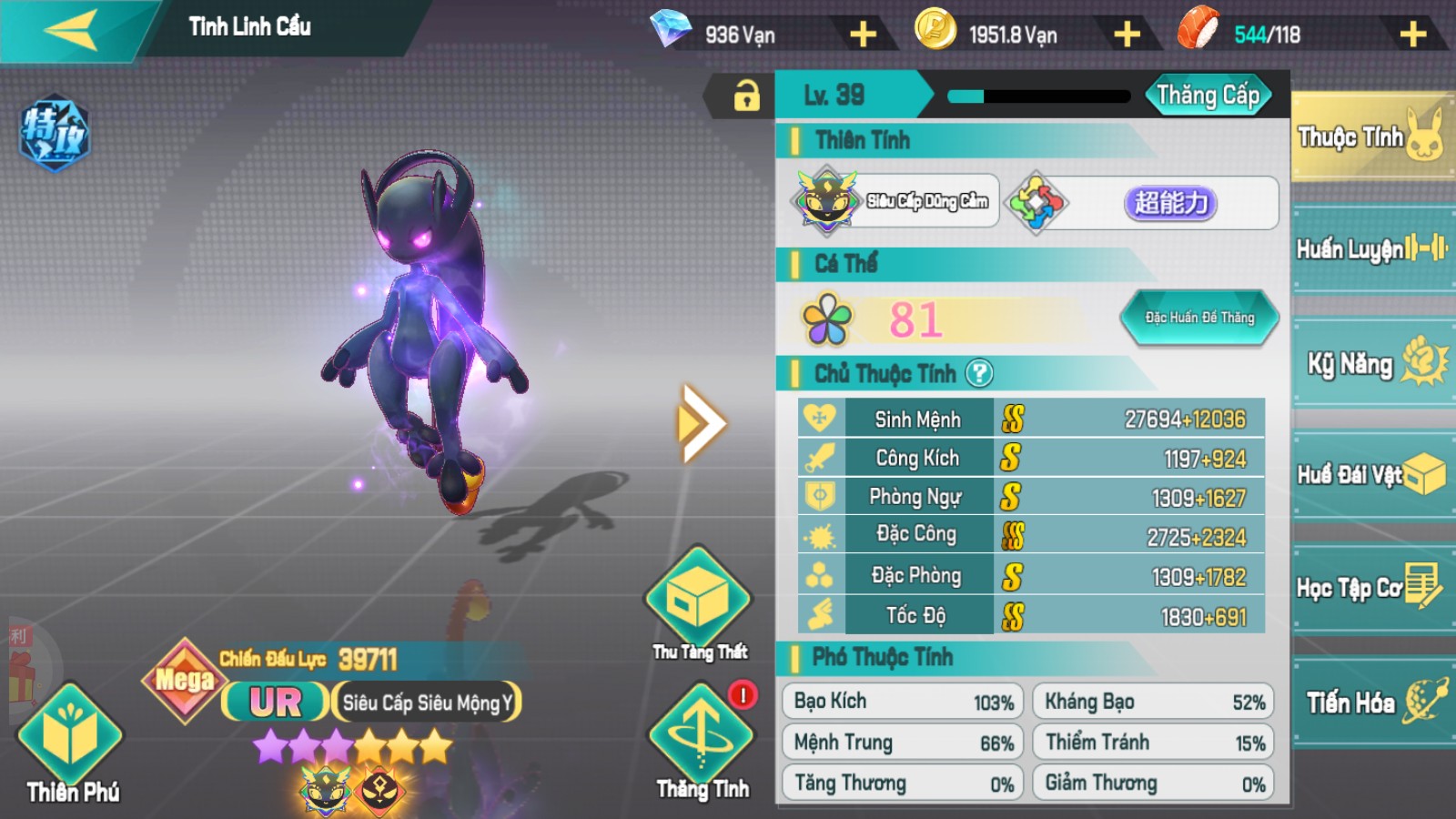Select the Siêu Cấp Dũng Cảm nature
The width and height of the screenshot is (1456, 819).
pyautogui.click(x=895, y=201)
